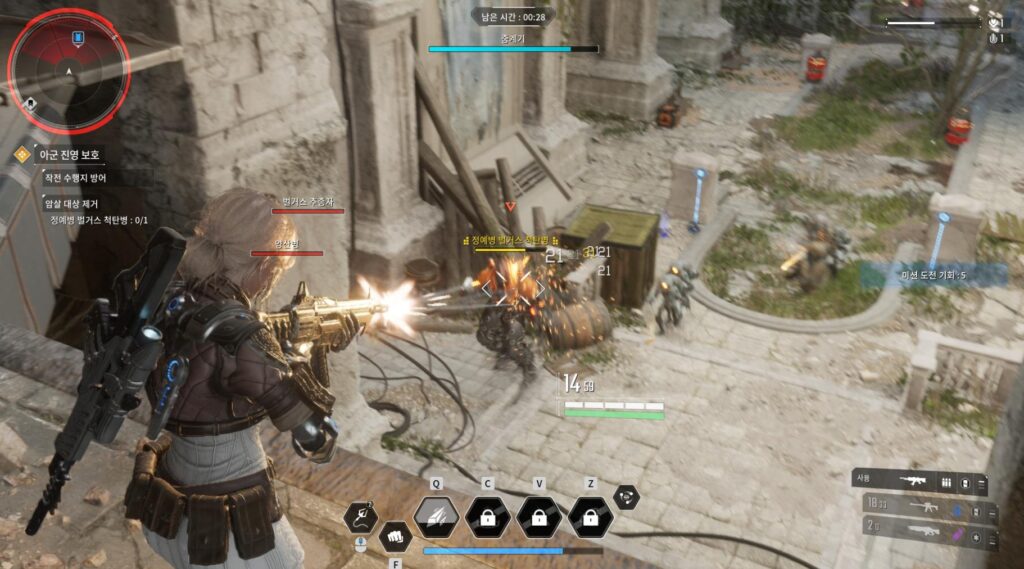Activate the grappling hook icon
The image size is (1024, 569).
(x=360, y=517)
